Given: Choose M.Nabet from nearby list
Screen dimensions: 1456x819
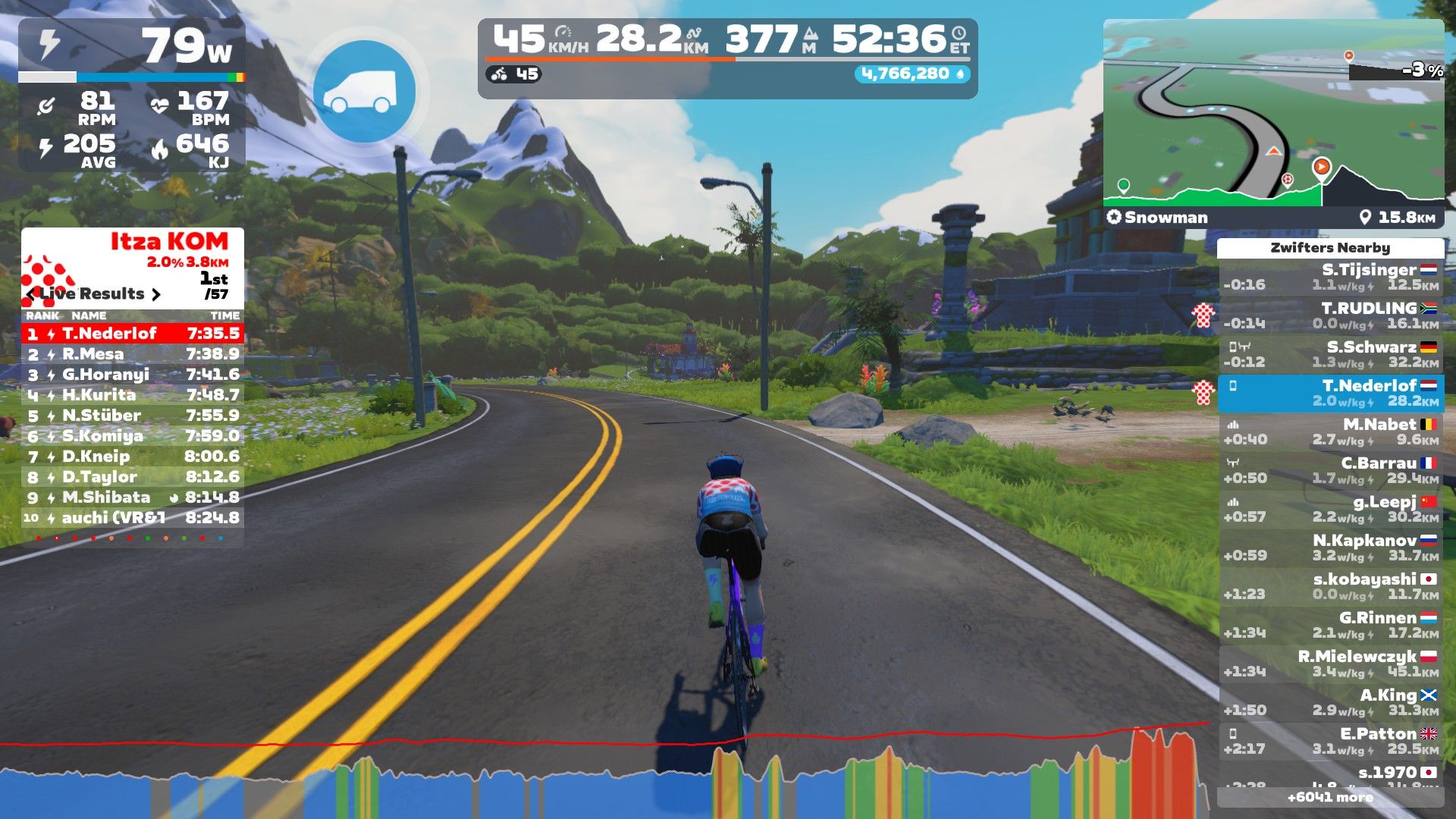Looking at the screenshot, I should 1331,431.
